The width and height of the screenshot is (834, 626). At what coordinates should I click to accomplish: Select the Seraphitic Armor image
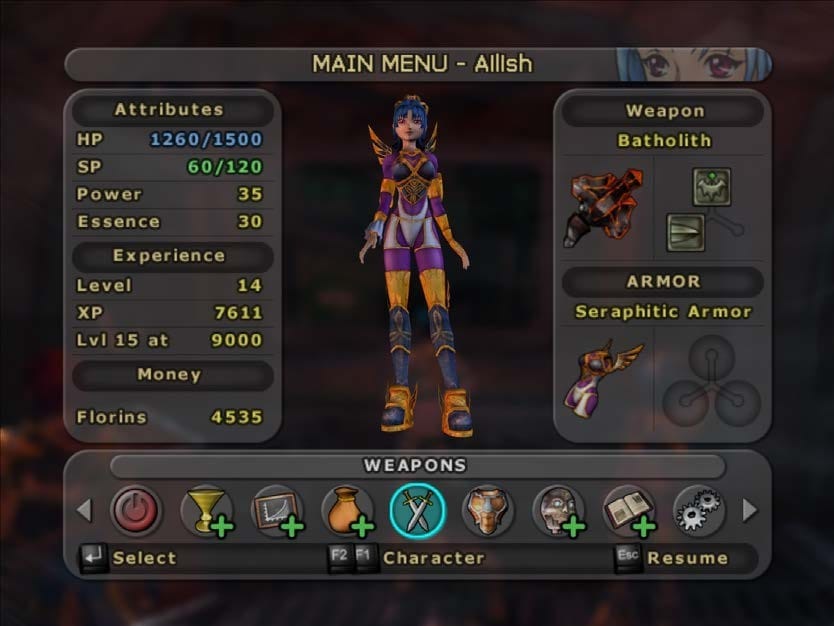607,375
